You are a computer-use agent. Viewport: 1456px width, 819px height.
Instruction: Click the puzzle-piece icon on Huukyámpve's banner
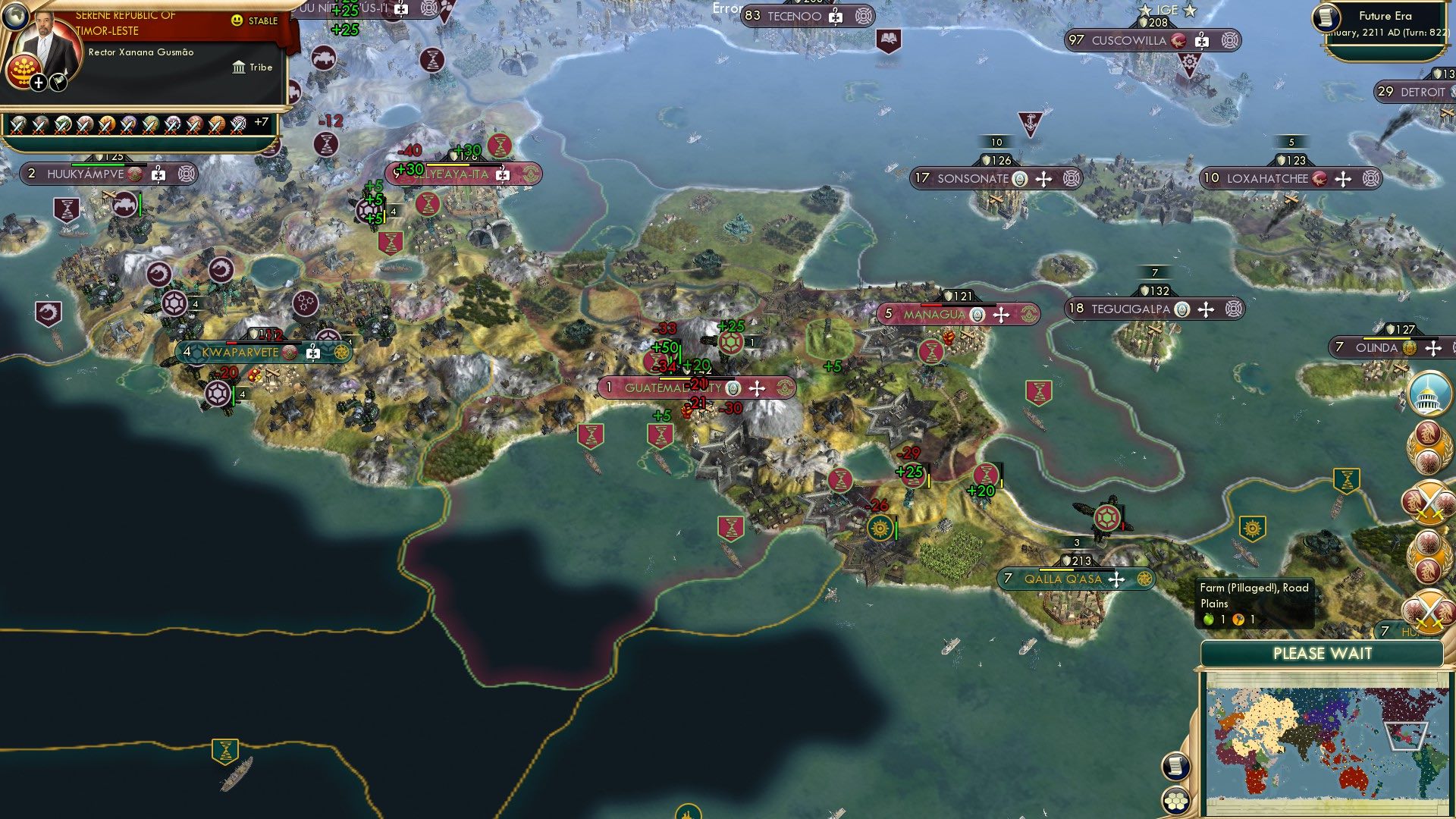coord(158,174)
